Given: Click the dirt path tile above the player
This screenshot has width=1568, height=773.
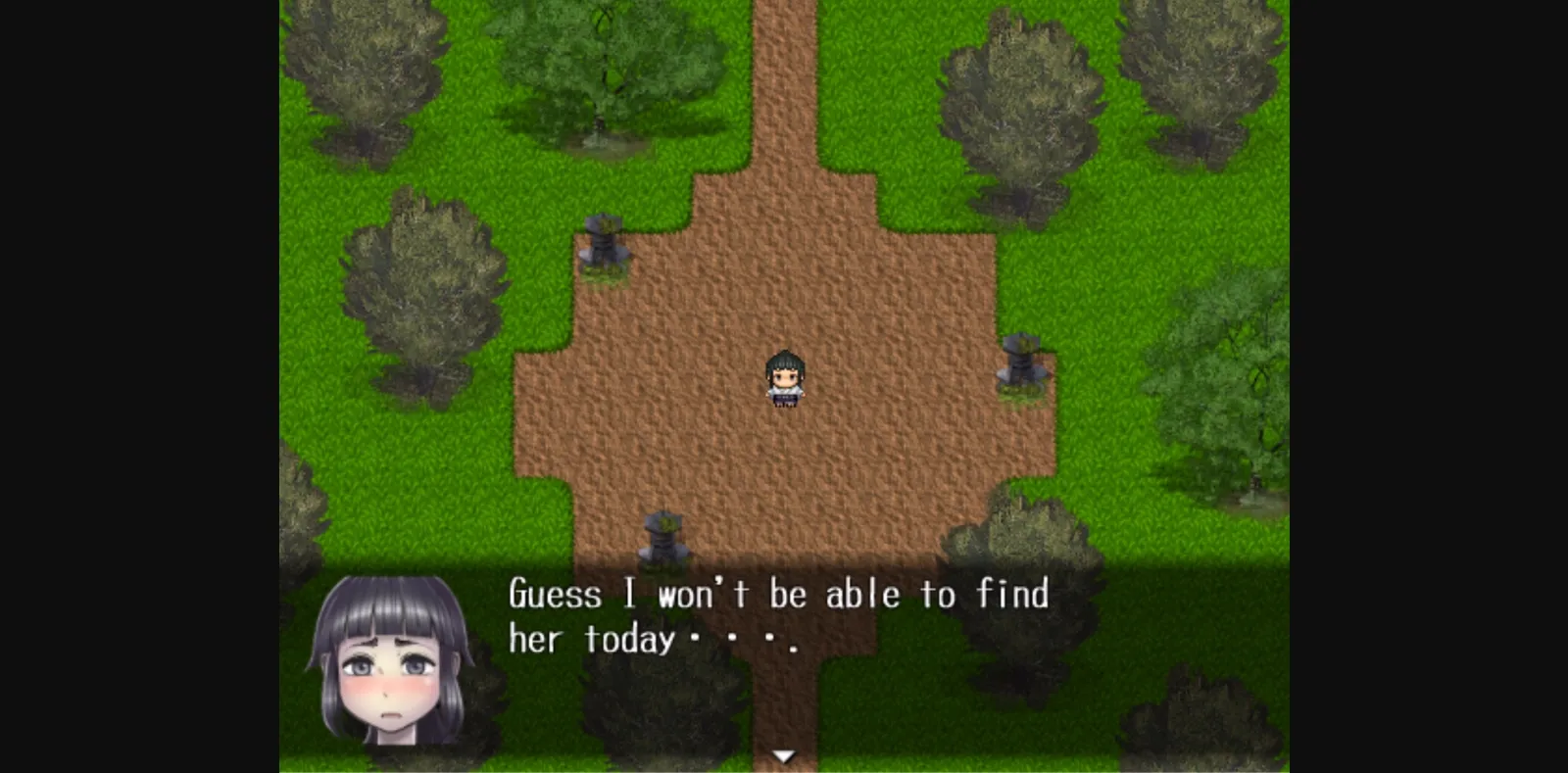Looking at the screenshot, I should pyautogui.click(x=784, y=314).
